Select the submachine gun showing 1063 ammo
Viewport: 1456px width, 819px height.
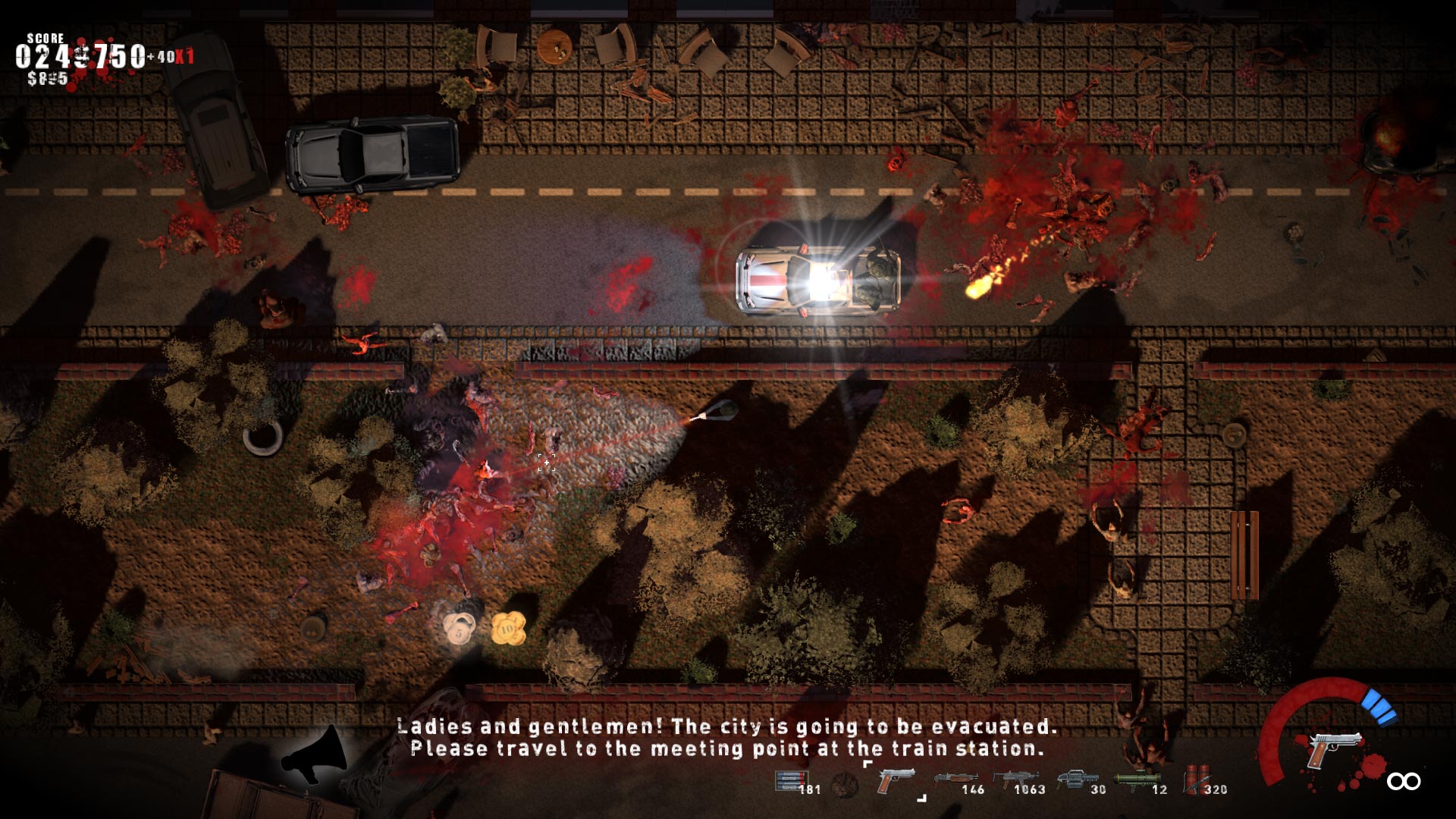tap(1016, 780)
